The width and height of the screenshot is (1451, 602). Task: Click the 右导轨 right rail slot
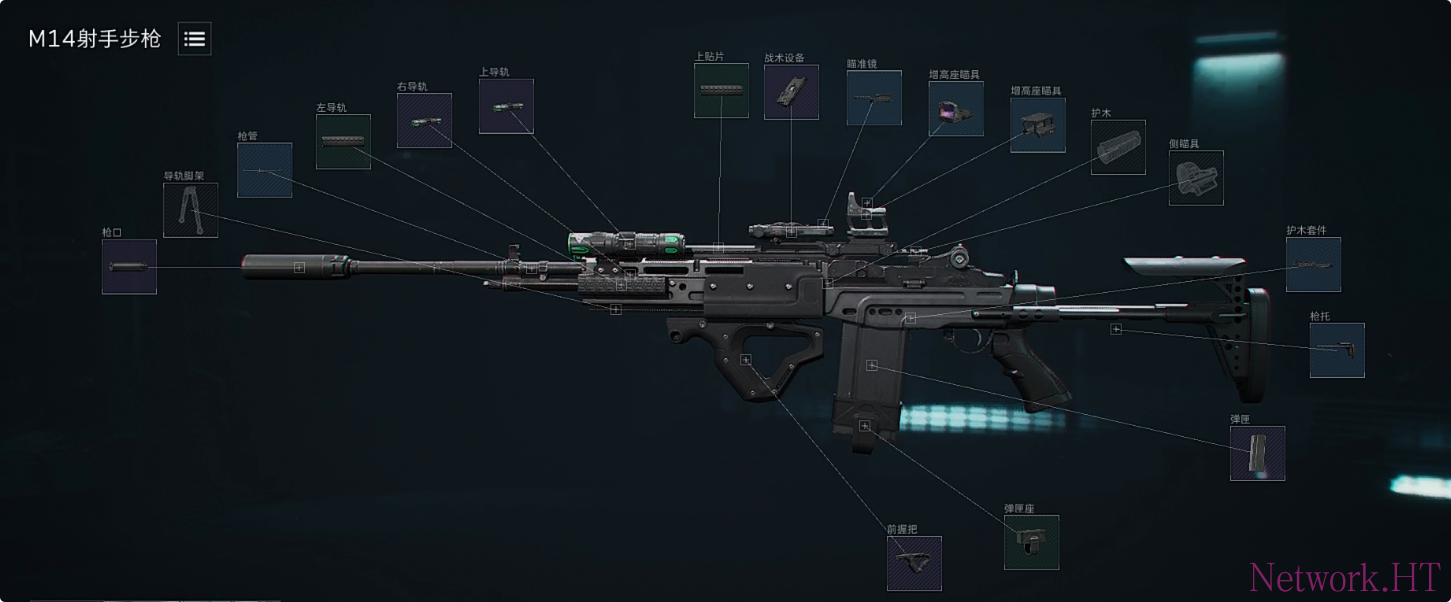[x=424, y=121]
